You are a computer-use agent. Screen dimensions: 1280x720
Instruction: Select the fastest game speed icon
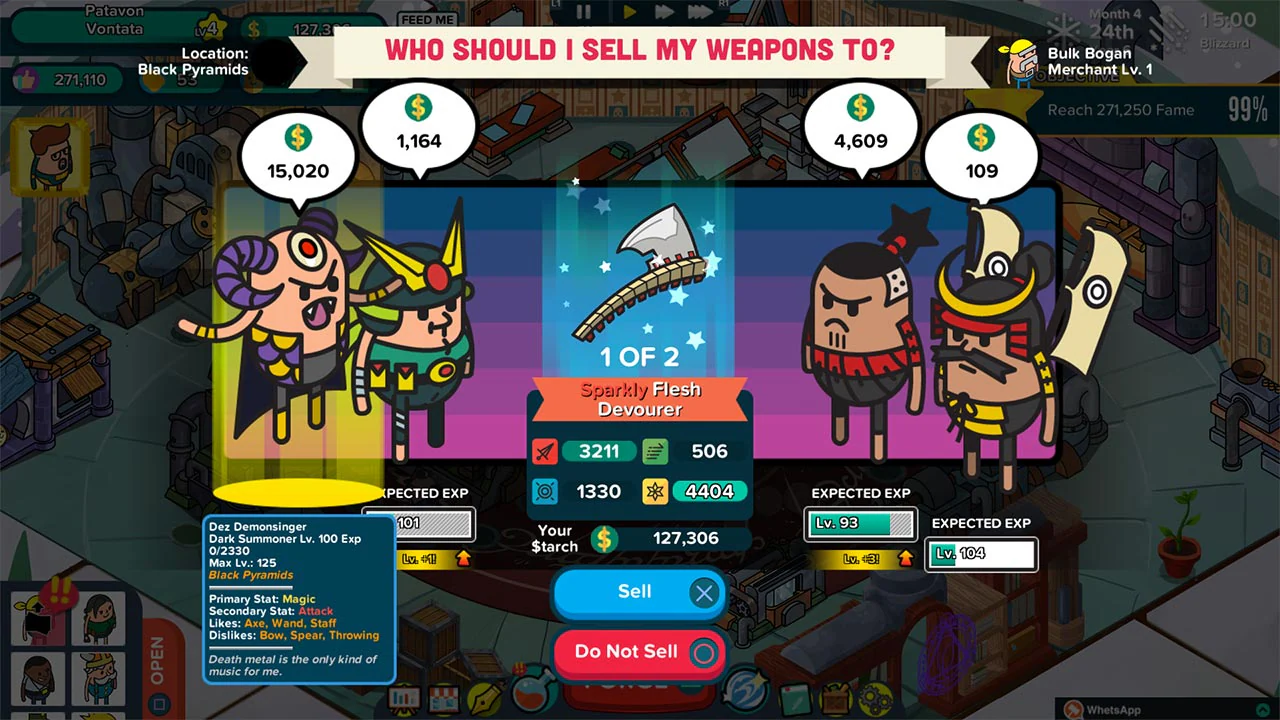point(700,13)
